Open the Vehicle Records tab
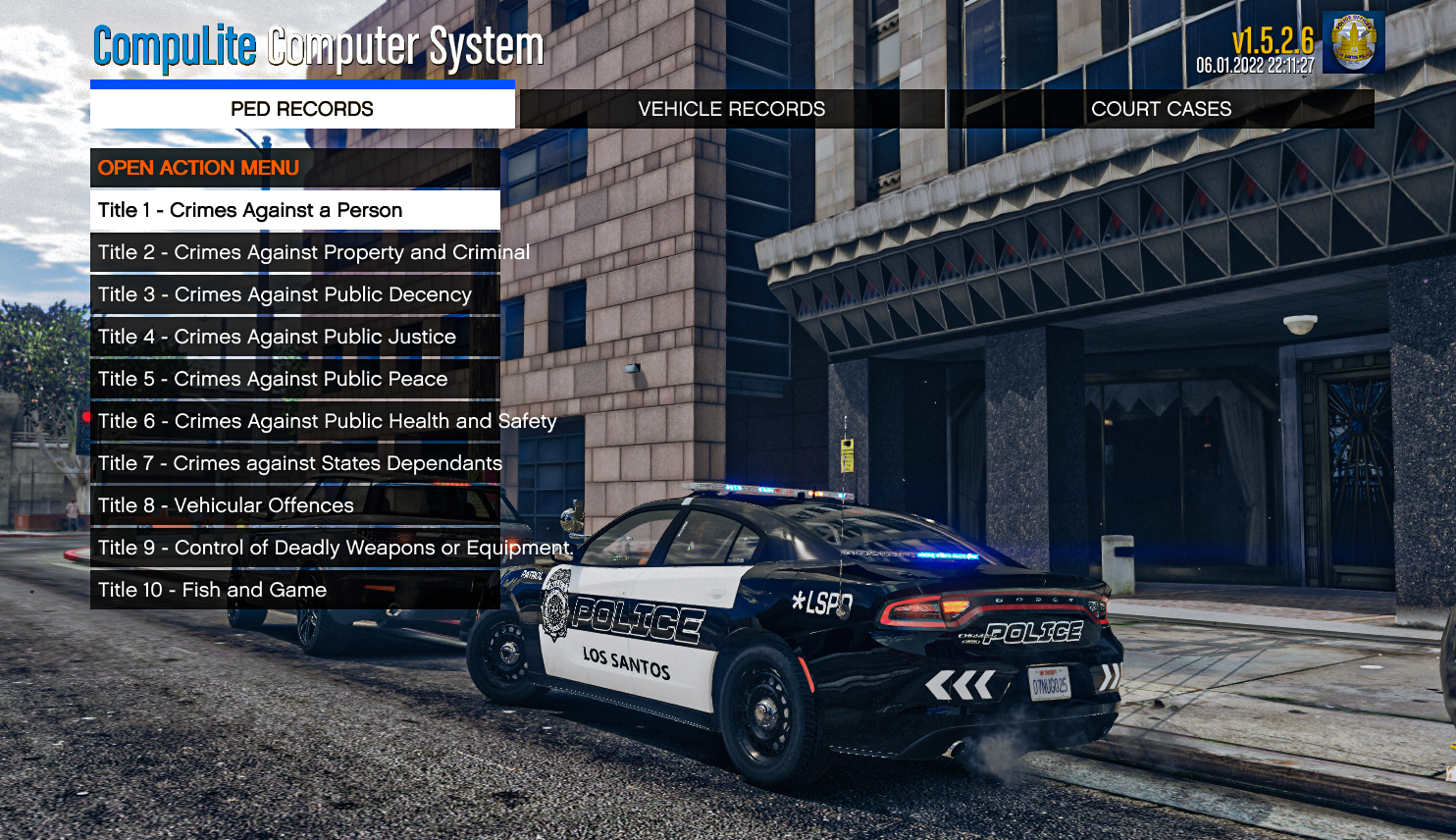 732,109
